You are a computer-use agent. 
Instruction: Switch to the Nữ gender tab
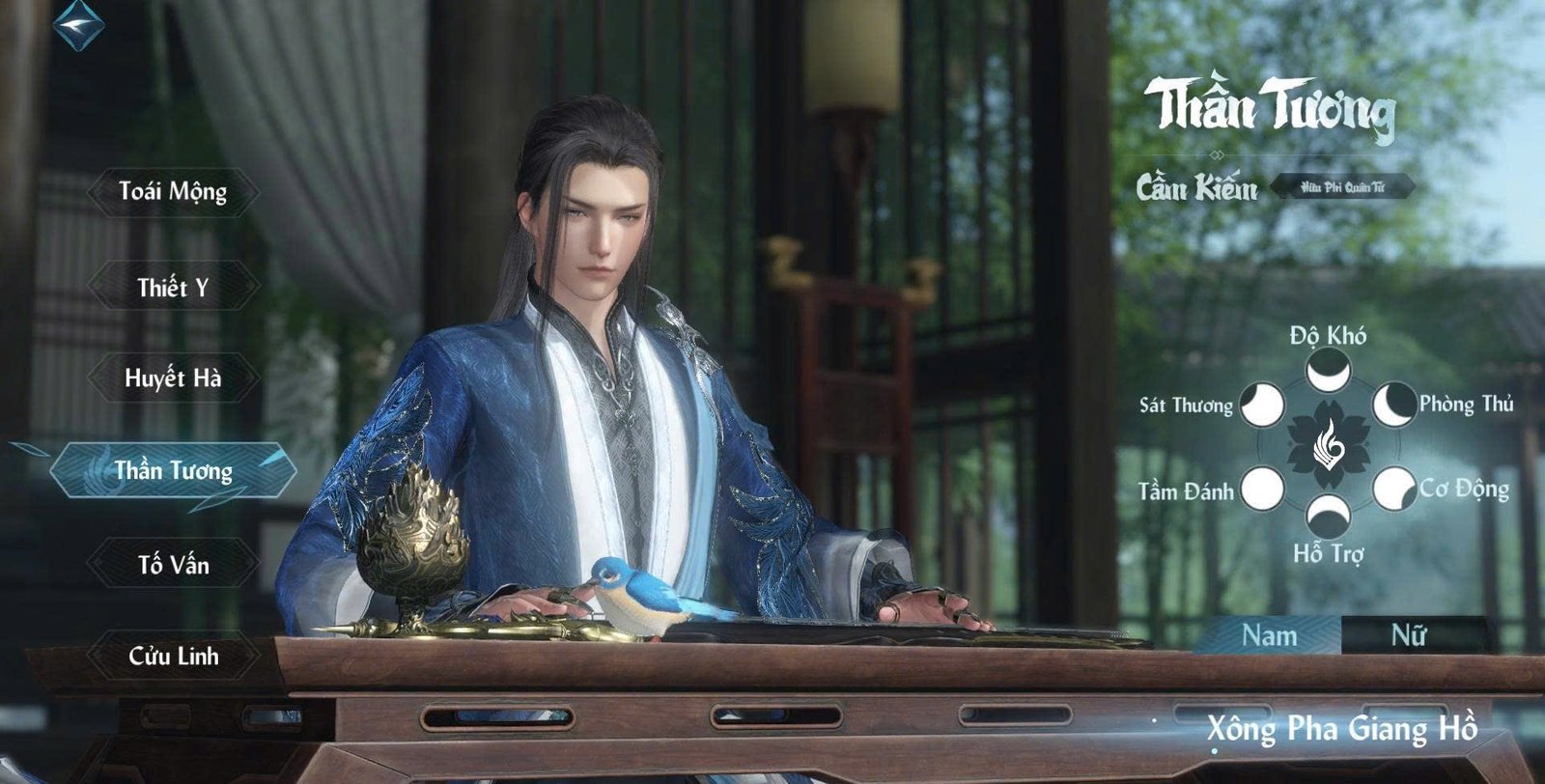pos(1409,635)
